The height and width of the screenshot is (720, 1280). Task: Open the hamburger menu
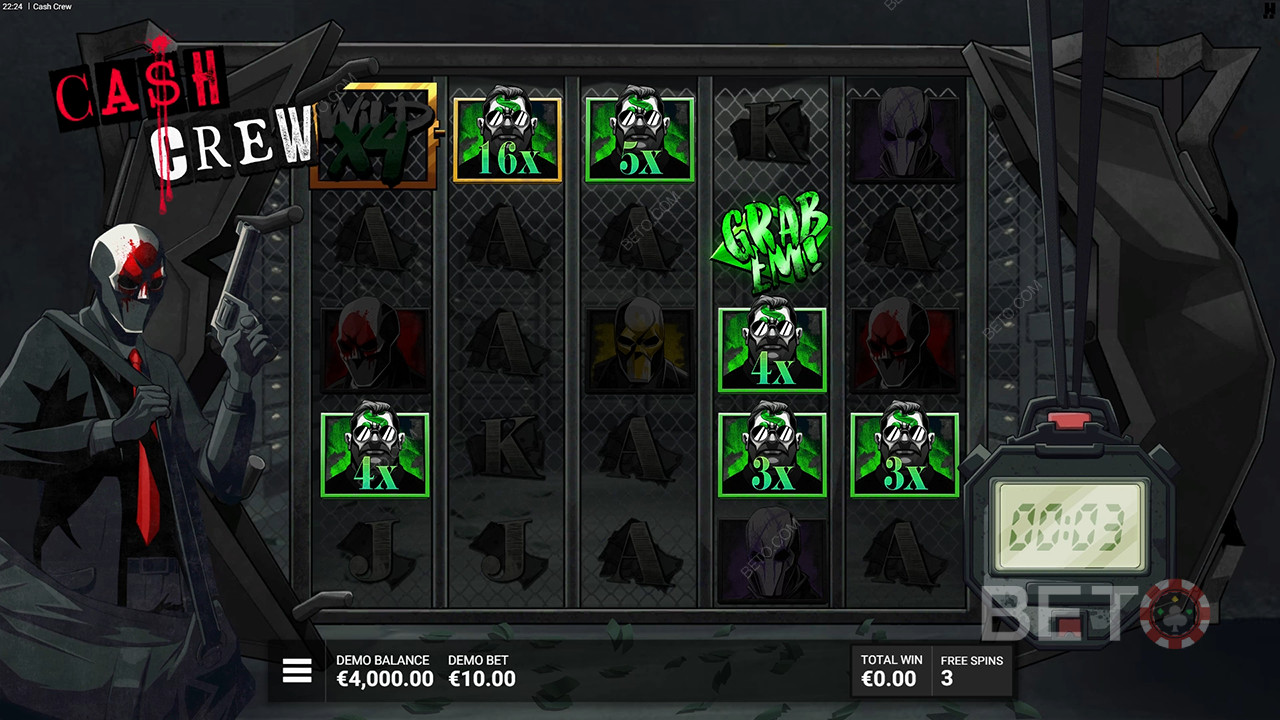pyautogui.click(x=297, y=671)
